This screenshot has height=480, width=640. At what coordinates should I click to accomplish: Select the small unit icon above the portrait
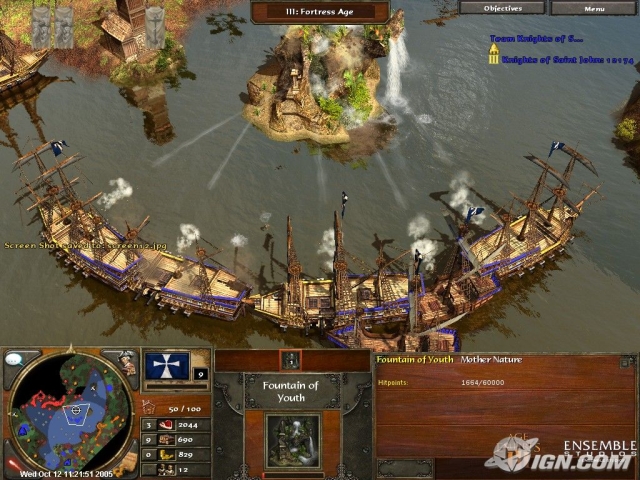click(x=292, y=360)
